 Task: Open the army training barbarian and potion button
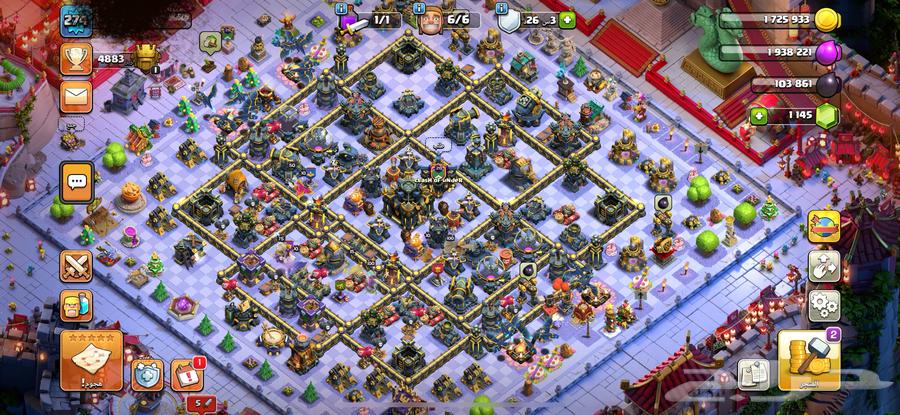click(x=76, y=305)
